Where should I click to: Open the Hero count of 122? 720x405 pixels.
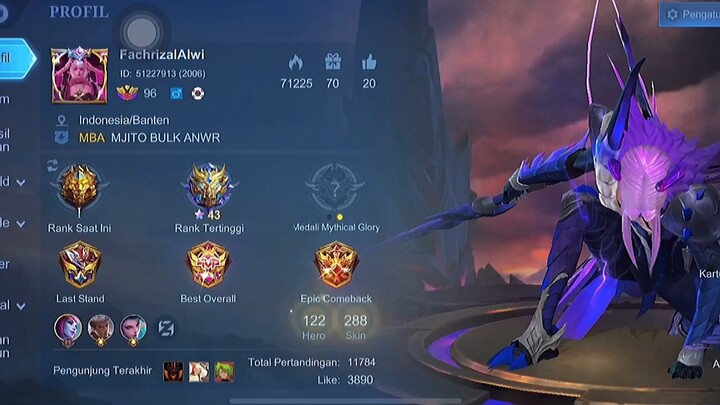(314, 326)
